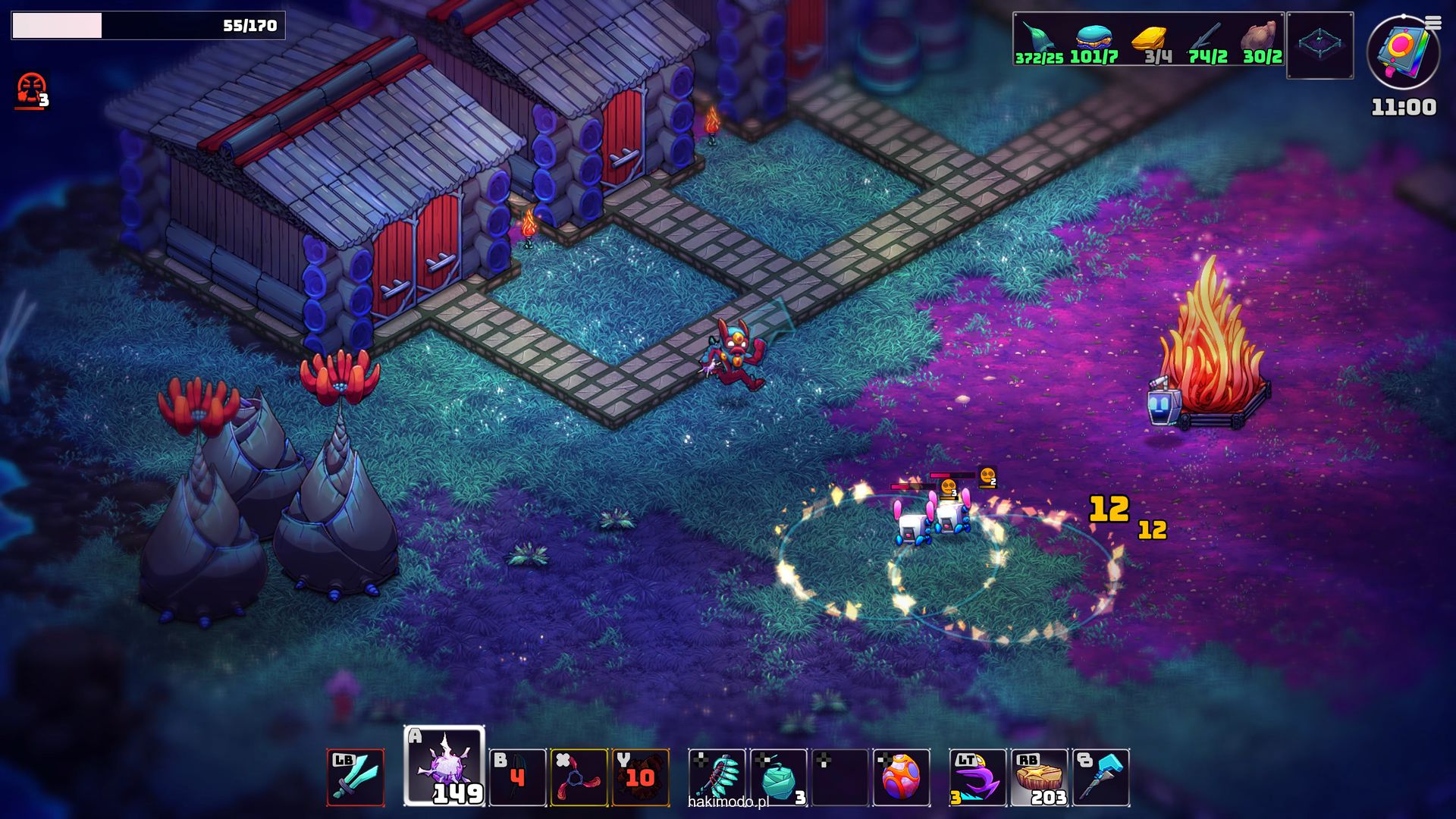Viewport: 1456px width, 819px height.
Task: Pick the orange spotted egg slot
Action: (902, 777)
